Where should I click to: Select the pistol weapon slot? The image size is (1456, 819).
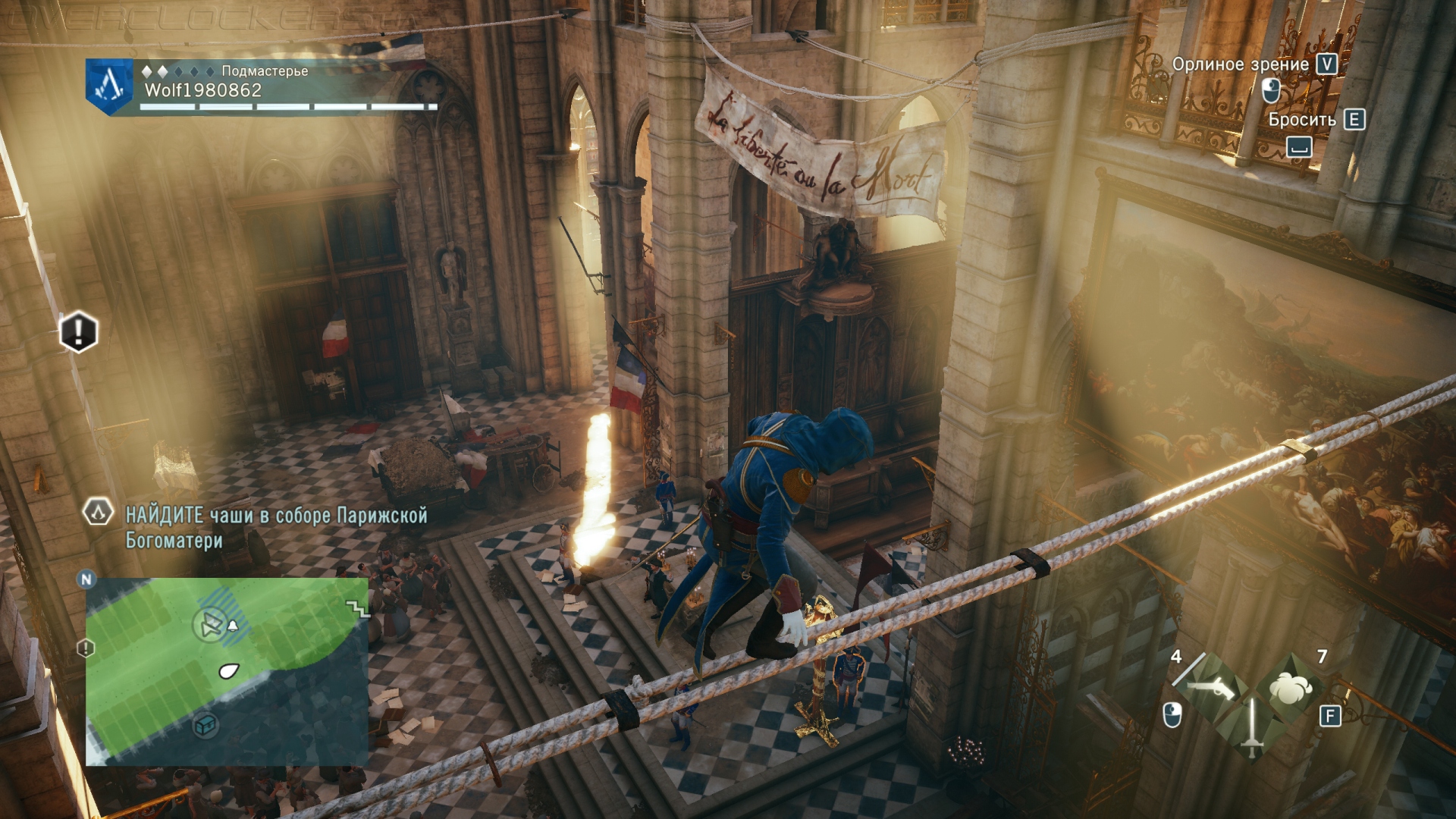click(x=1212, y=688)
